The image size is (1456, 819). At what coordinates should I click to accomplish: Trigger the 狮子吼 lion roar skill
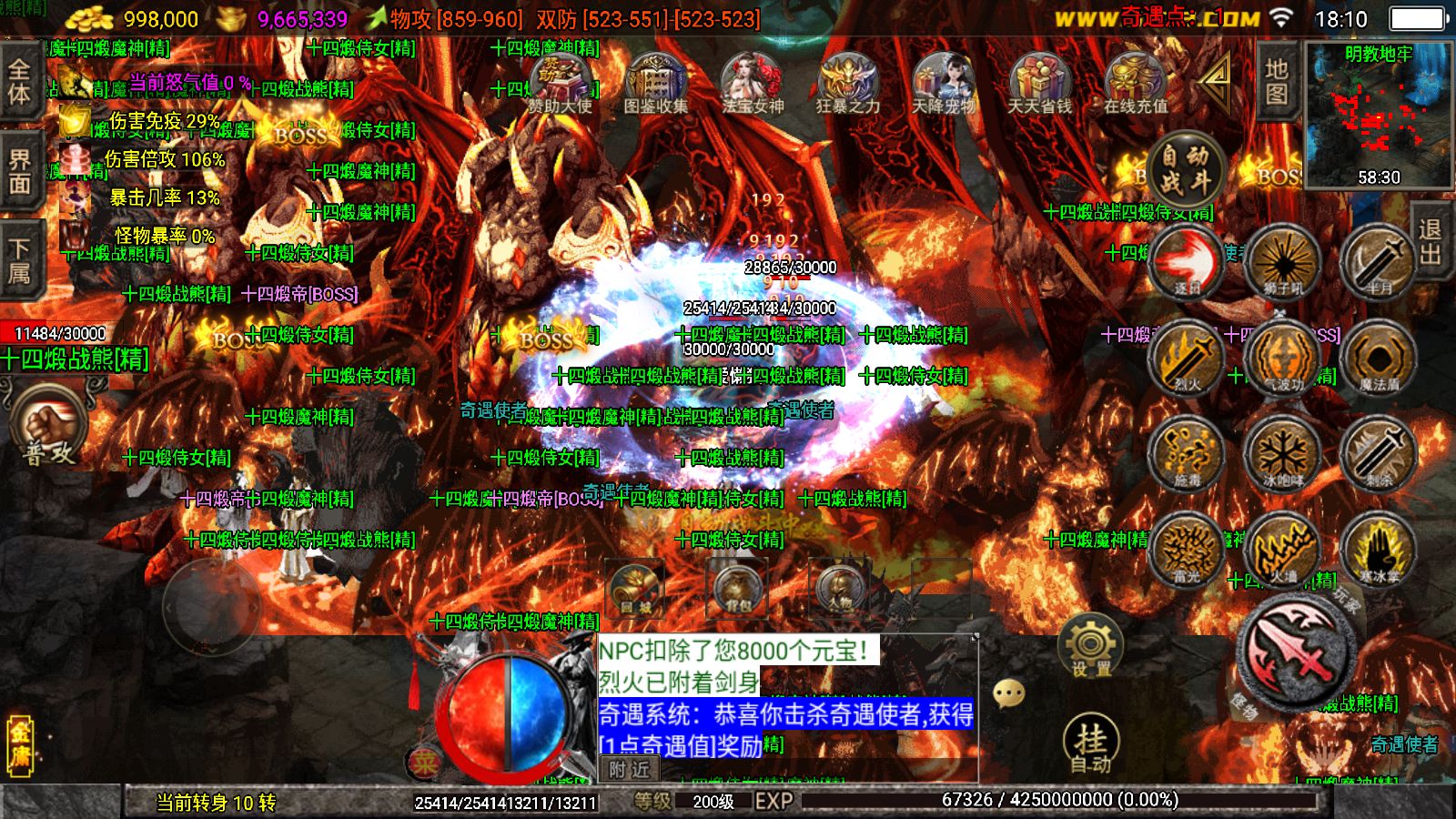pos(1283,262)
